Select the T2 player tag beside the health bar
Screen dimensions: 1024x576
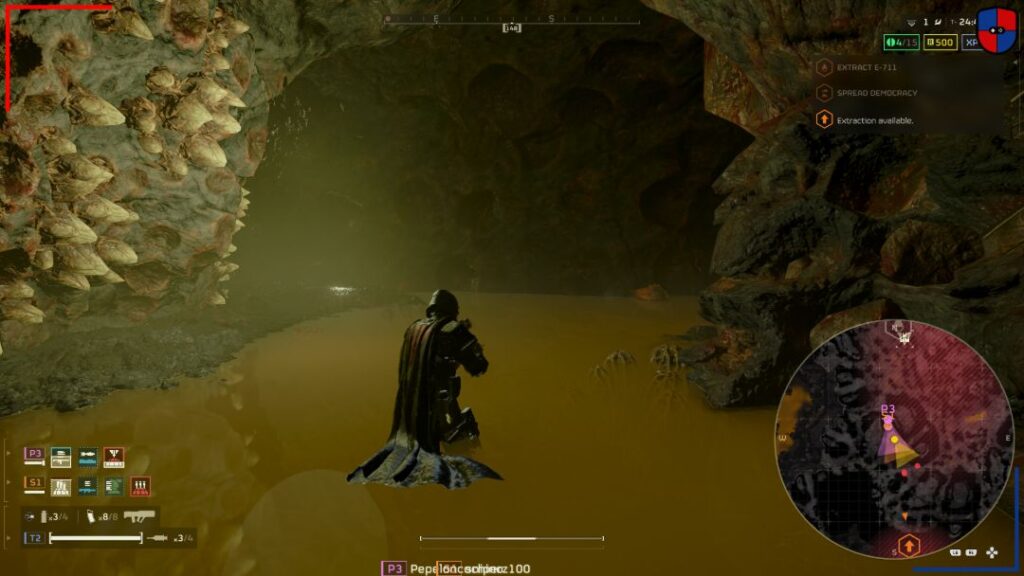34,538
